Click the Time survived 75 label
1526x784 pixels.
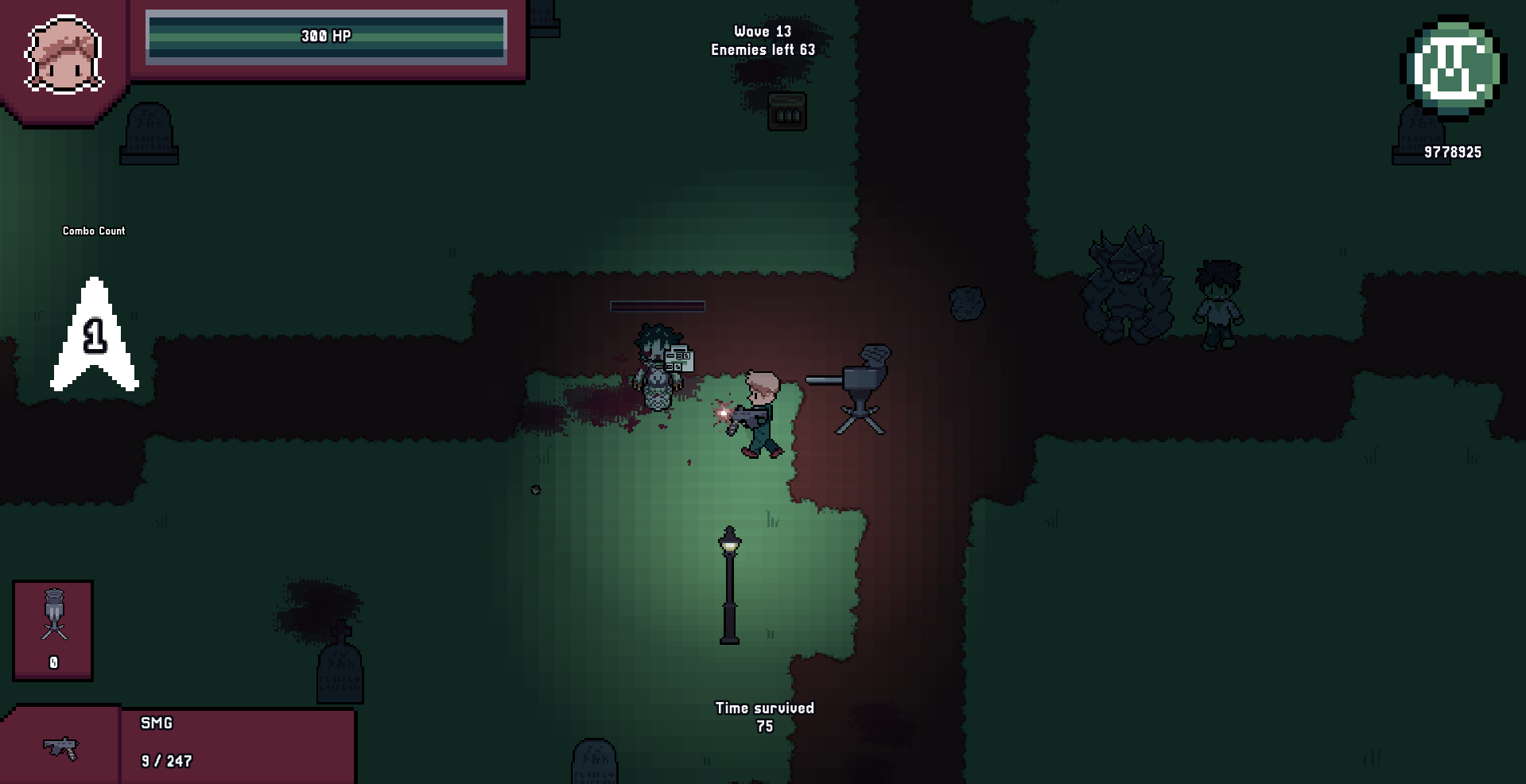click(x=765, y=716)
